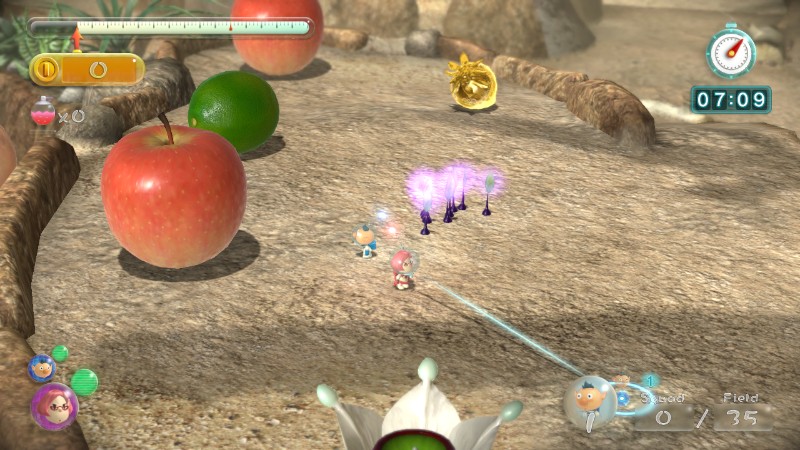
Task: Click the stopwatch icon above the timer
Action: pos(731,52)
